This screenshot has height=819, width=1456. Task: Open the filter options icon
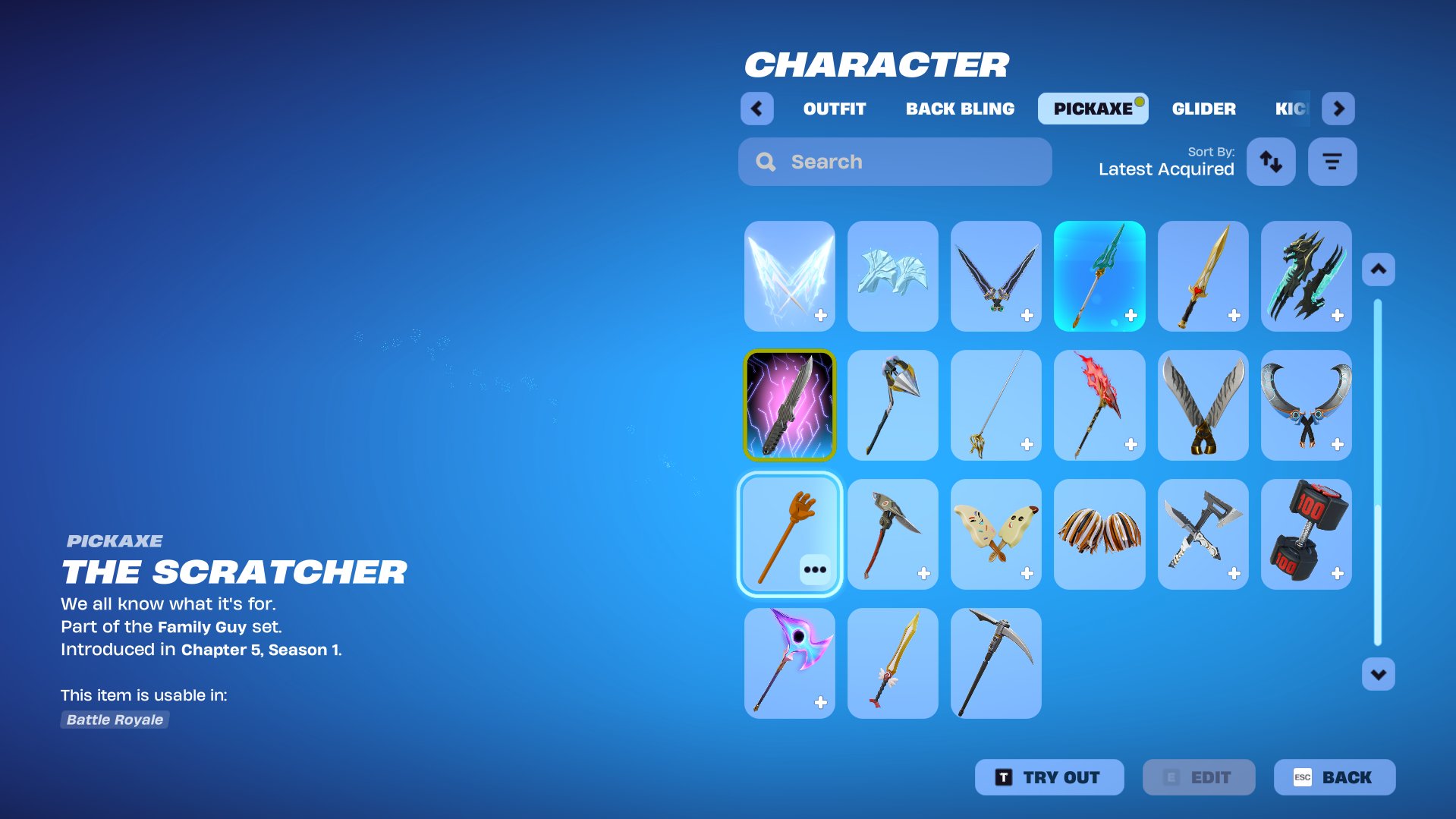1332,161
